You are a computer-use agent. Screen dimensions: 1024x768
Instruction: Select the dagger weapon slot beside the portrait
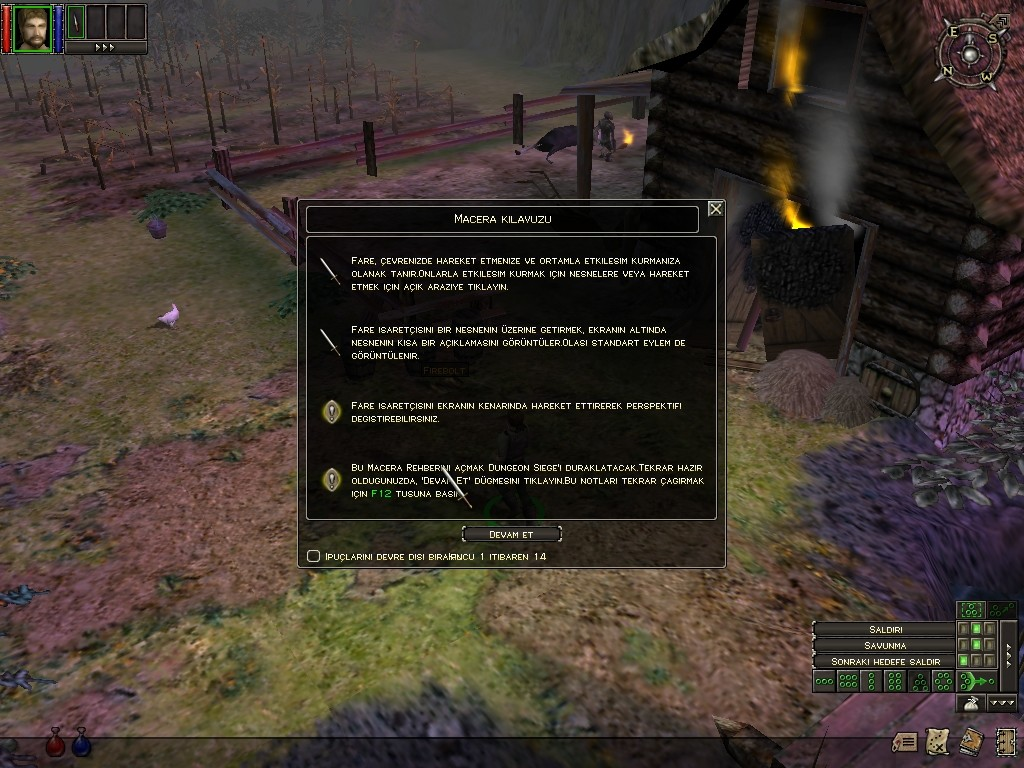[x=74, y=24]
